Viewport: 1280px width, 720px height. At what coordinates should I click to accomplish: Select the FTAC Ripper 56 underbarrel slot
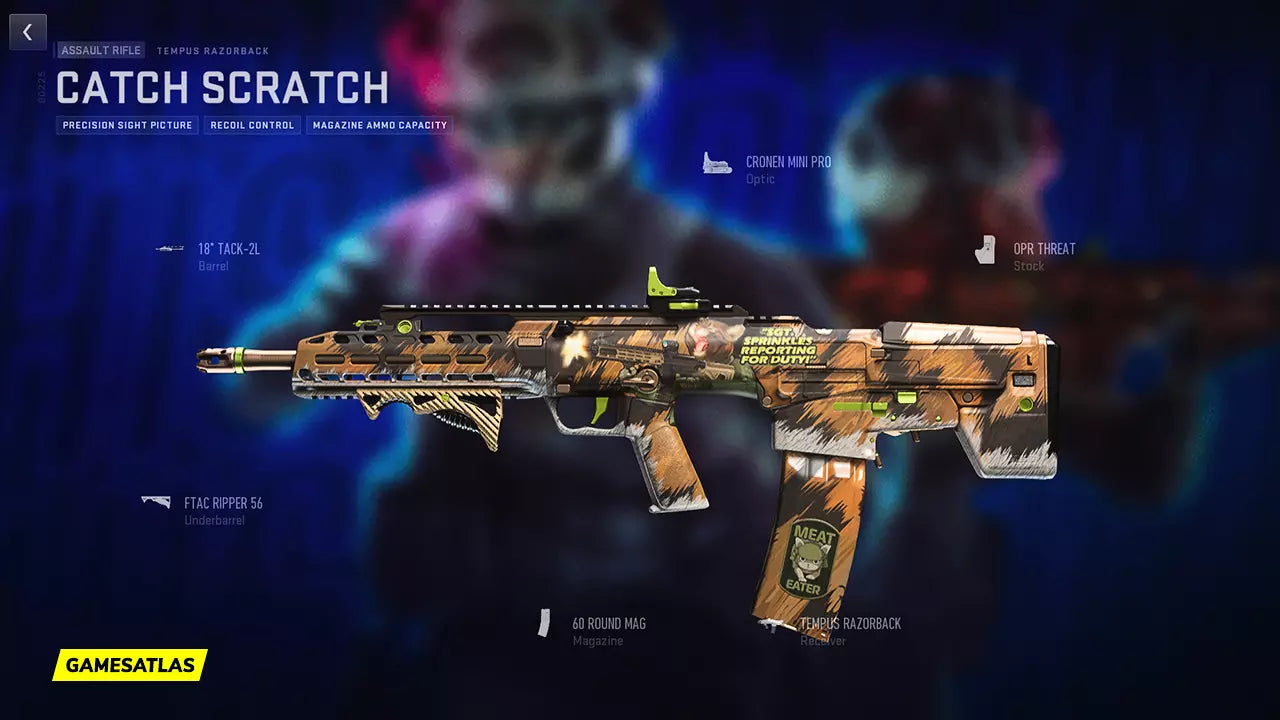pyautogui.click(x=222, y=503)
